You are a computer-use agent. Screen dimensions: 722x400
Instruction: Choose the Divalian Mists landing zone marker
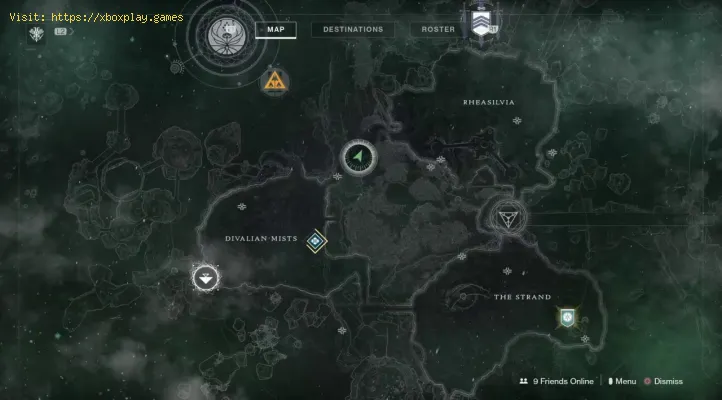(x=207, y=278)
